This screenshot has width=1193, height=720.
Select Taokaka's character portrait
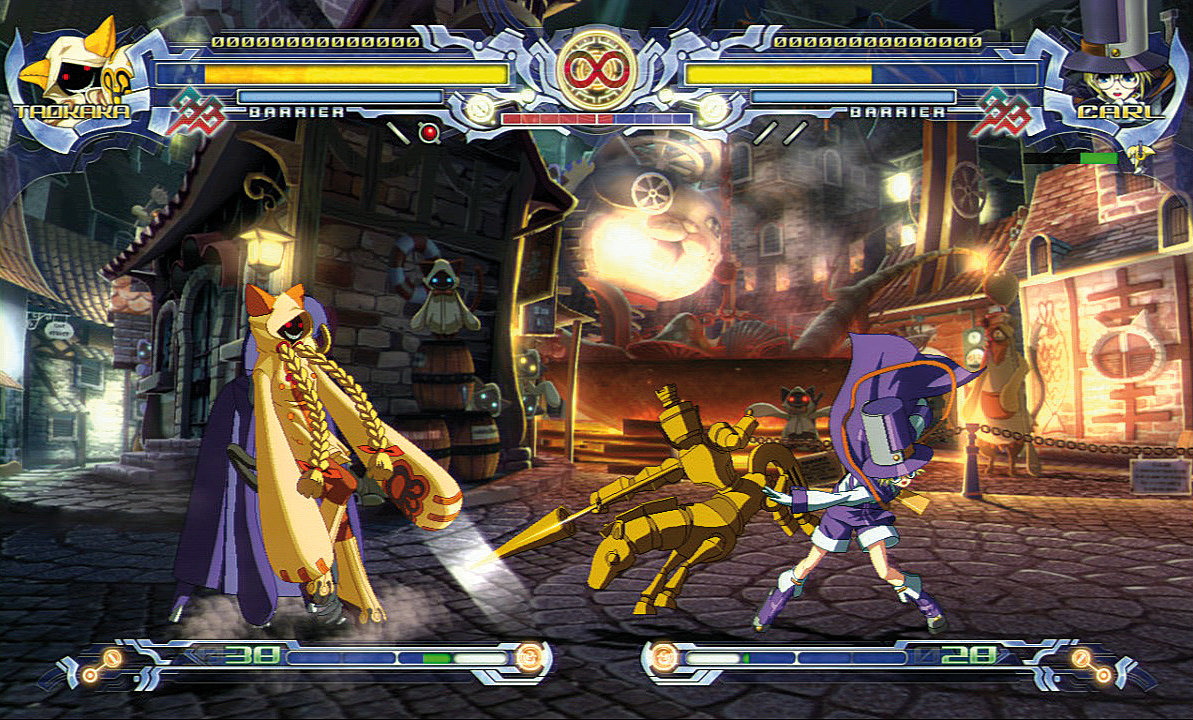pos(68,65)
